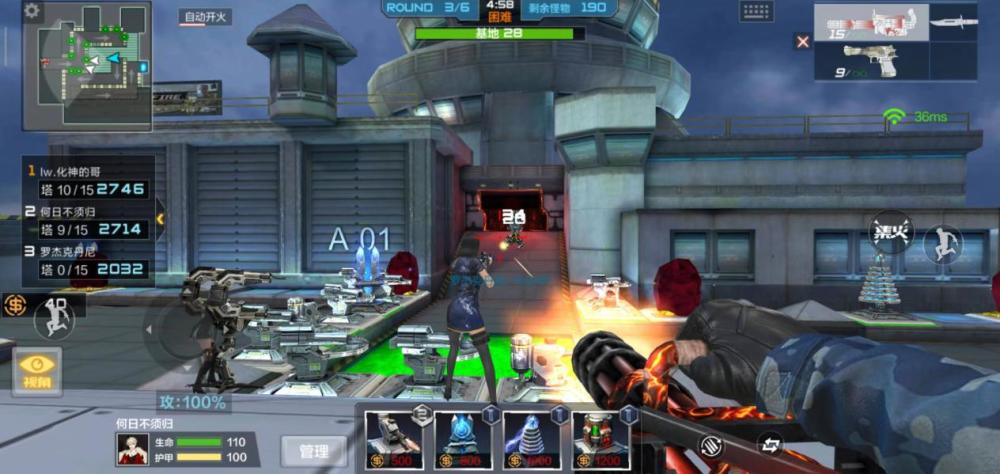Tap the 集火 focus-fire button
The width and height of the screenshot is (1000, 474).
pos(890,232)
